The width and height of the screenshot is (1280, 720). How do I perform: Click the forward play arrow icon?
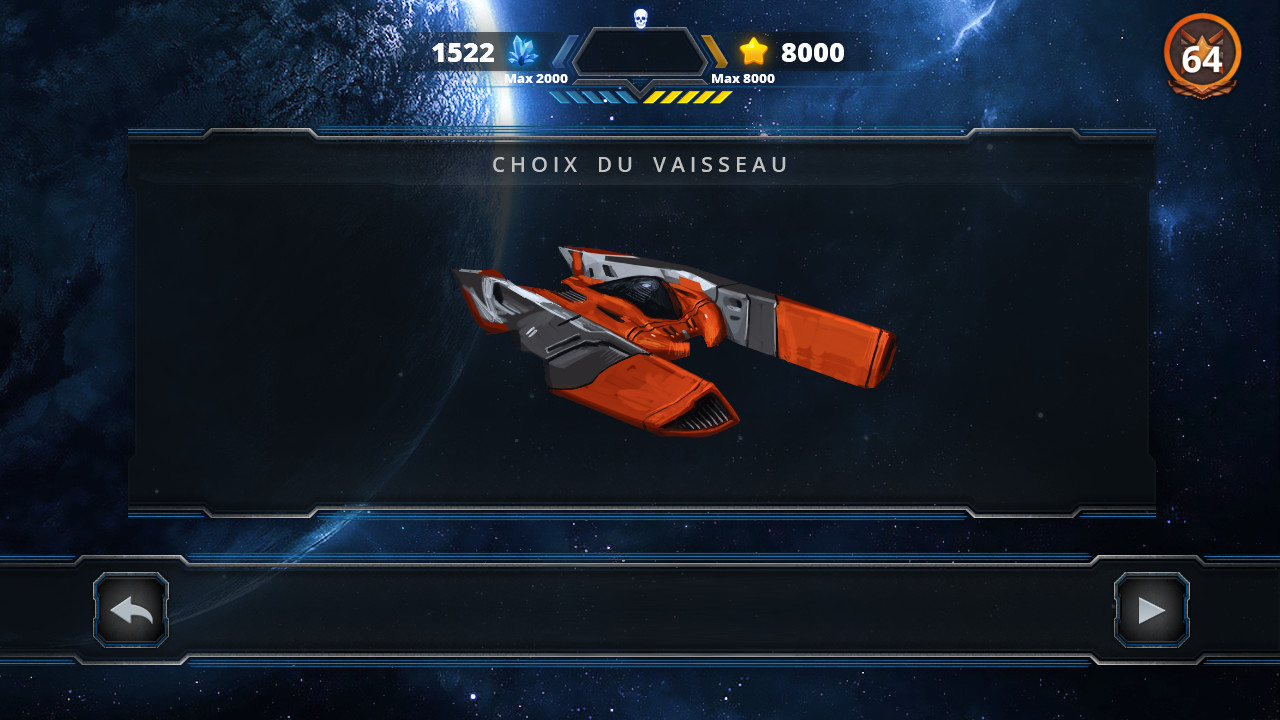pyautogui.click(x=1151, y=609)
